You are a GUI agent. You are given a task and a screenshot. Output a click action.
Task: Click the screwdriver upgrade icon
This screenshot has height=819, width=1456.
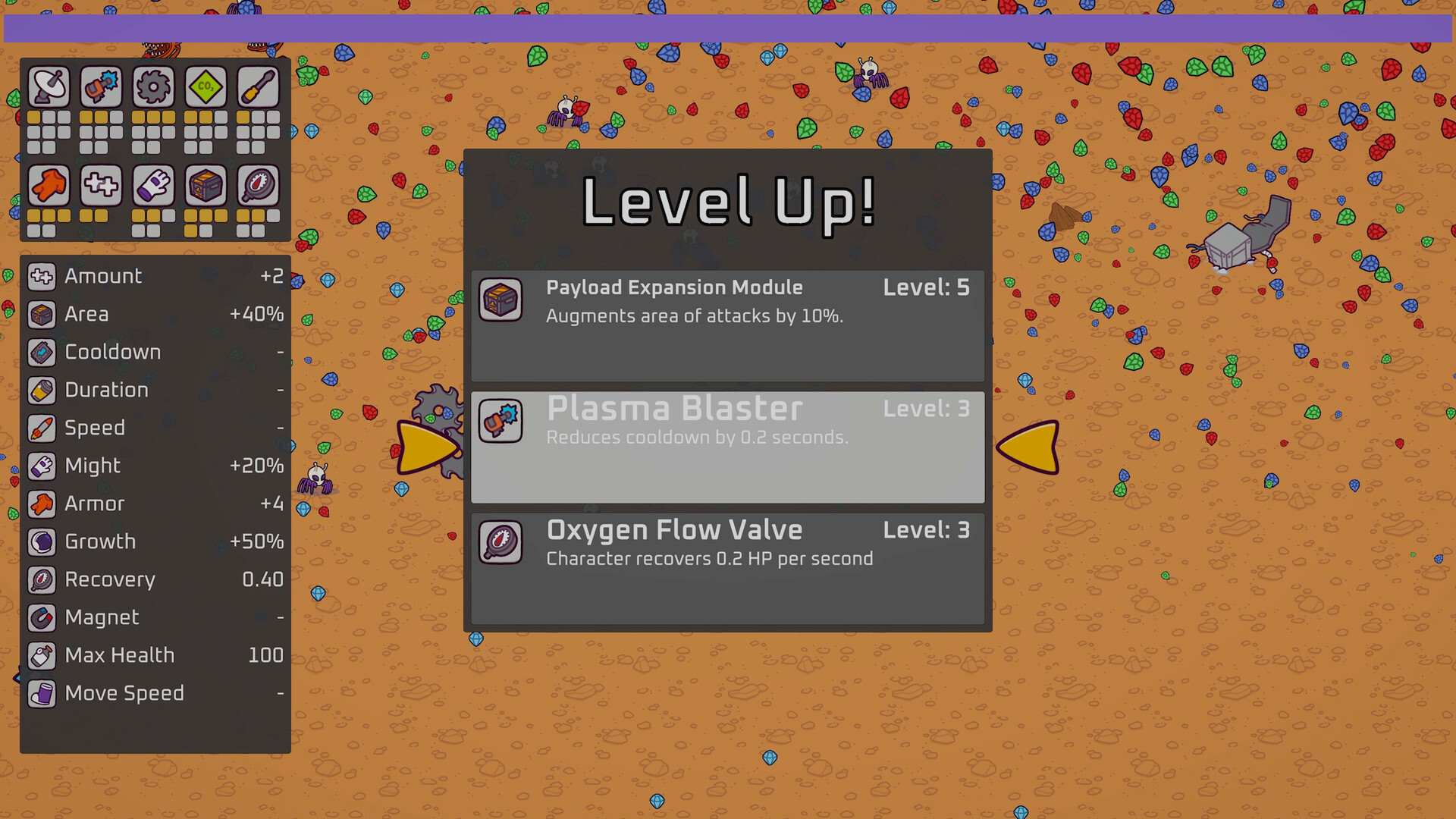click(256, 86)
